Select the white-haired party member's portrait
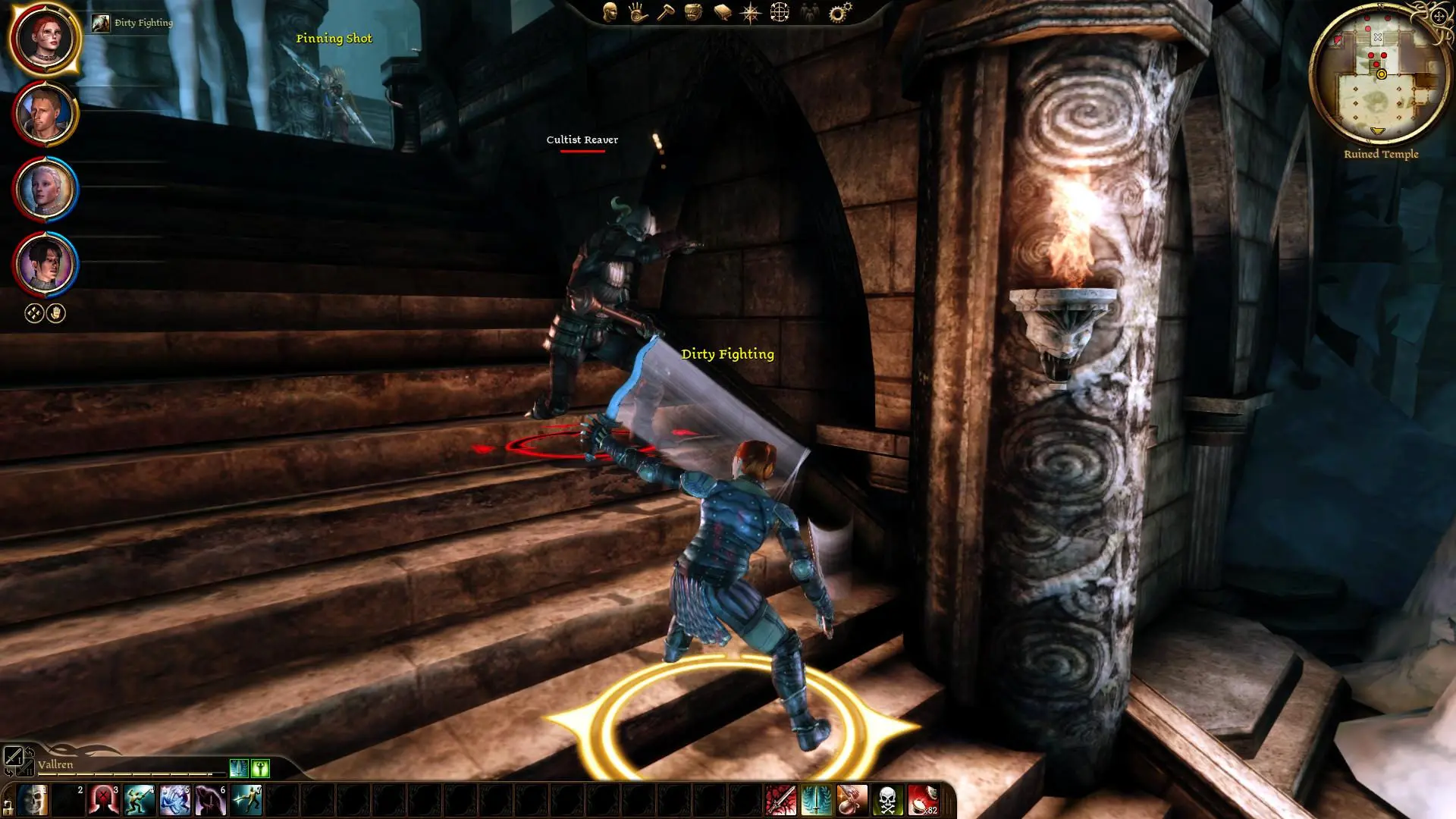This screenshot has height=819, width=1456. 45,189
